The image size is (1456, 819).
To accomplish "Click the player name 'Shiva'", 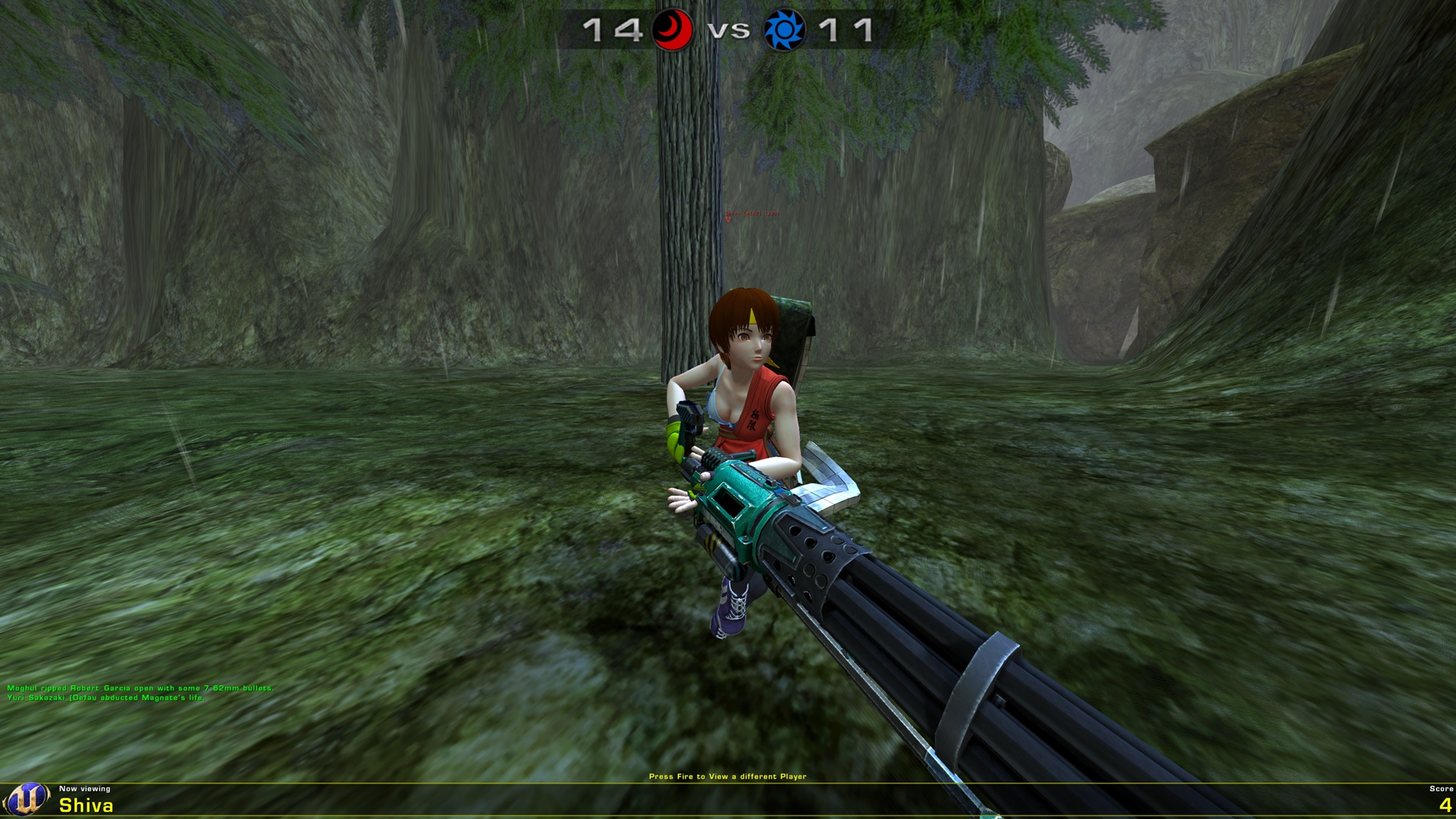I will (x=85, y=807).
